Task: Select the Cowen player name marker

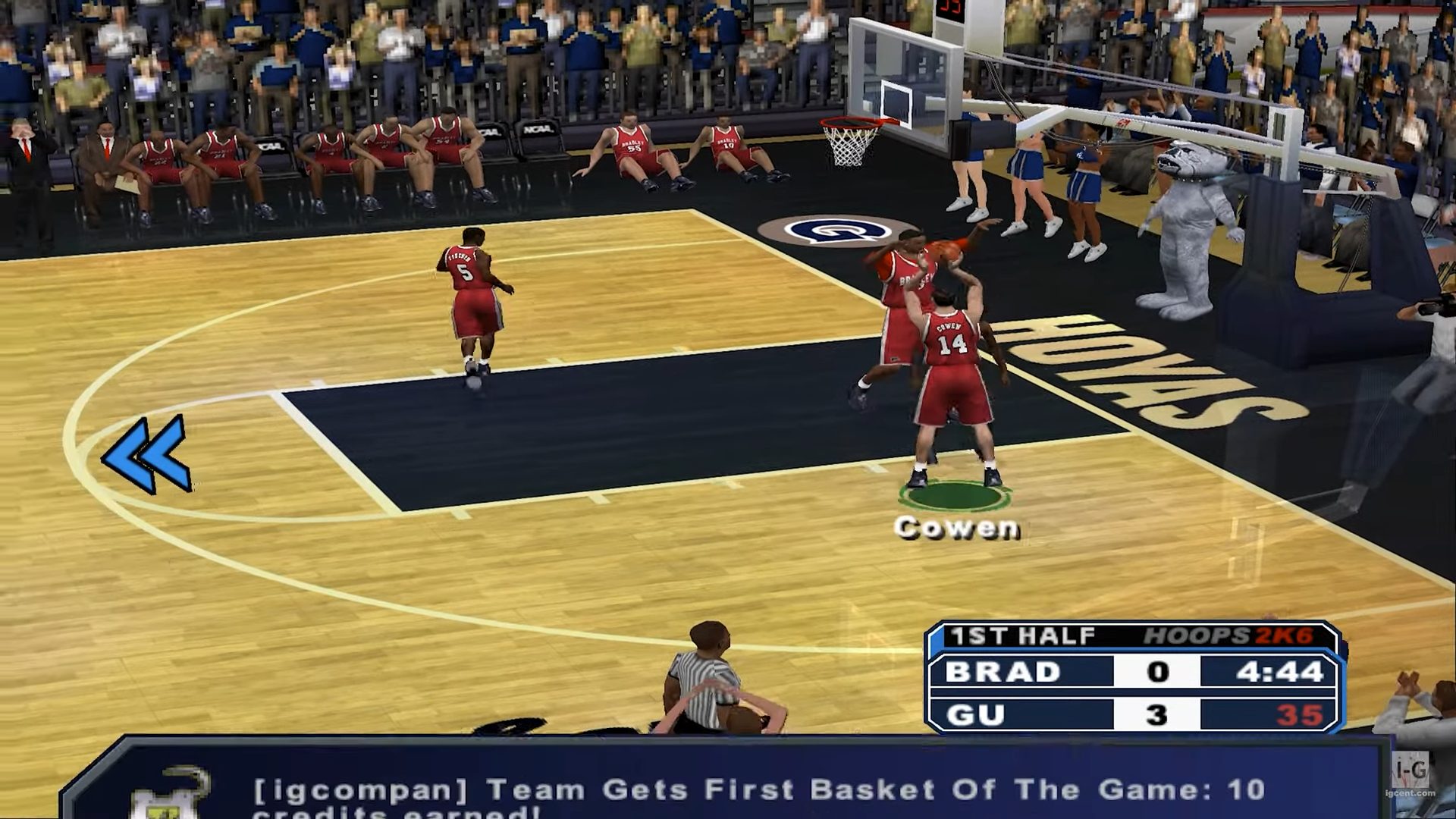Action: (956, 527)
